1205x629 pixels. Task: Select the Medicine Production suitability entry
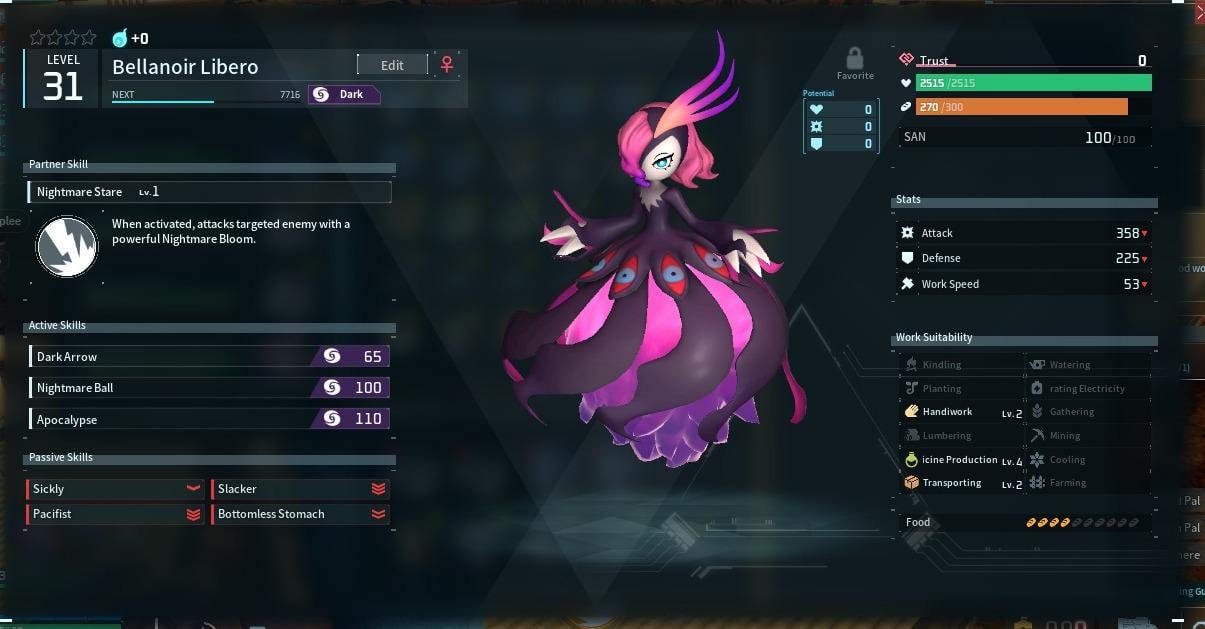point(962,460)
